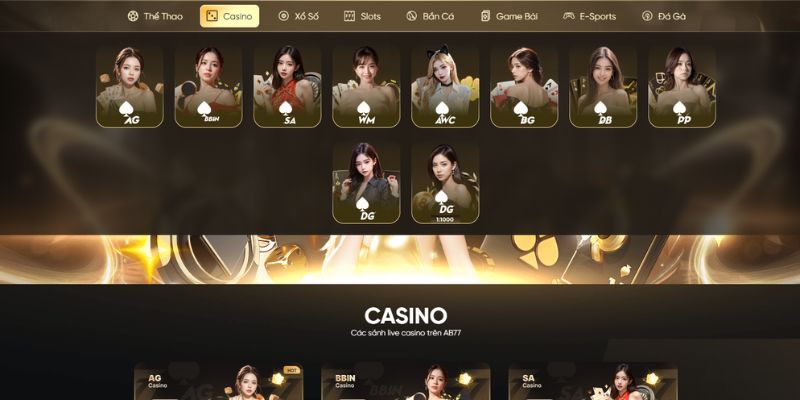This screenshot has width=800, height=400.
Task: Pick the SA dealer tile
Action: coord(287,87)
